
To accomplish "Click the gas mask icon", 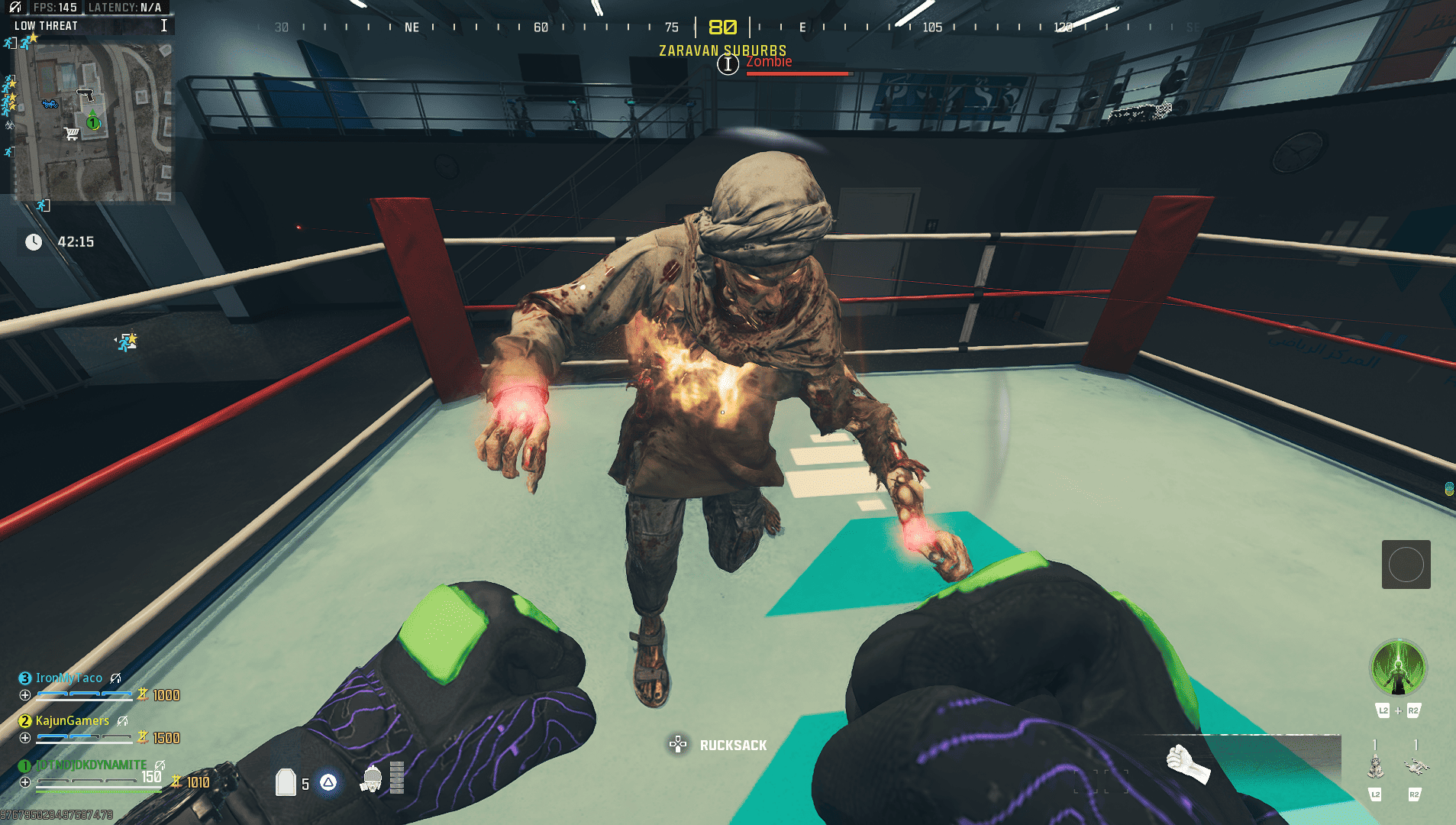I will coord(373,778).
